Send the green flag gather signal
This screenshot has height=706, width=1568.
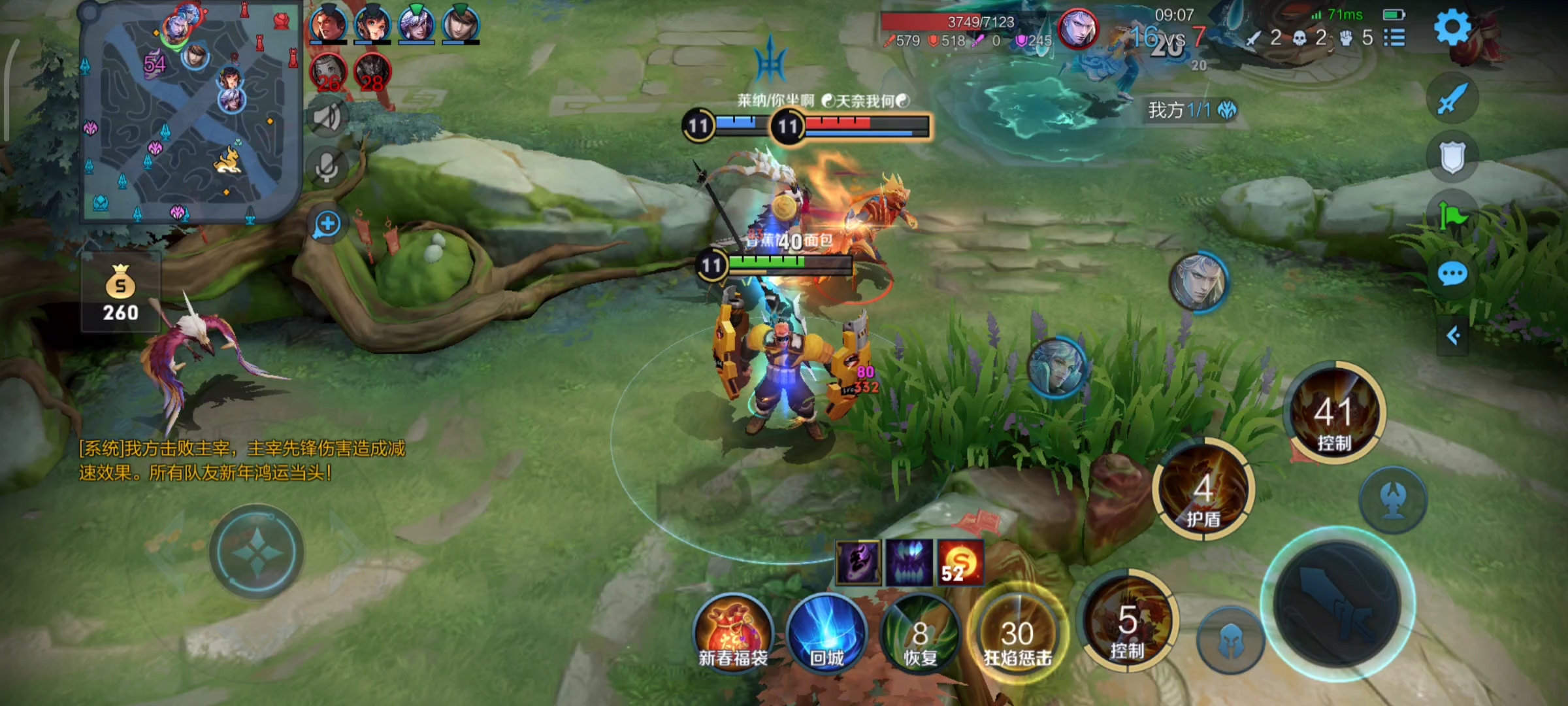pos(1452,216)
